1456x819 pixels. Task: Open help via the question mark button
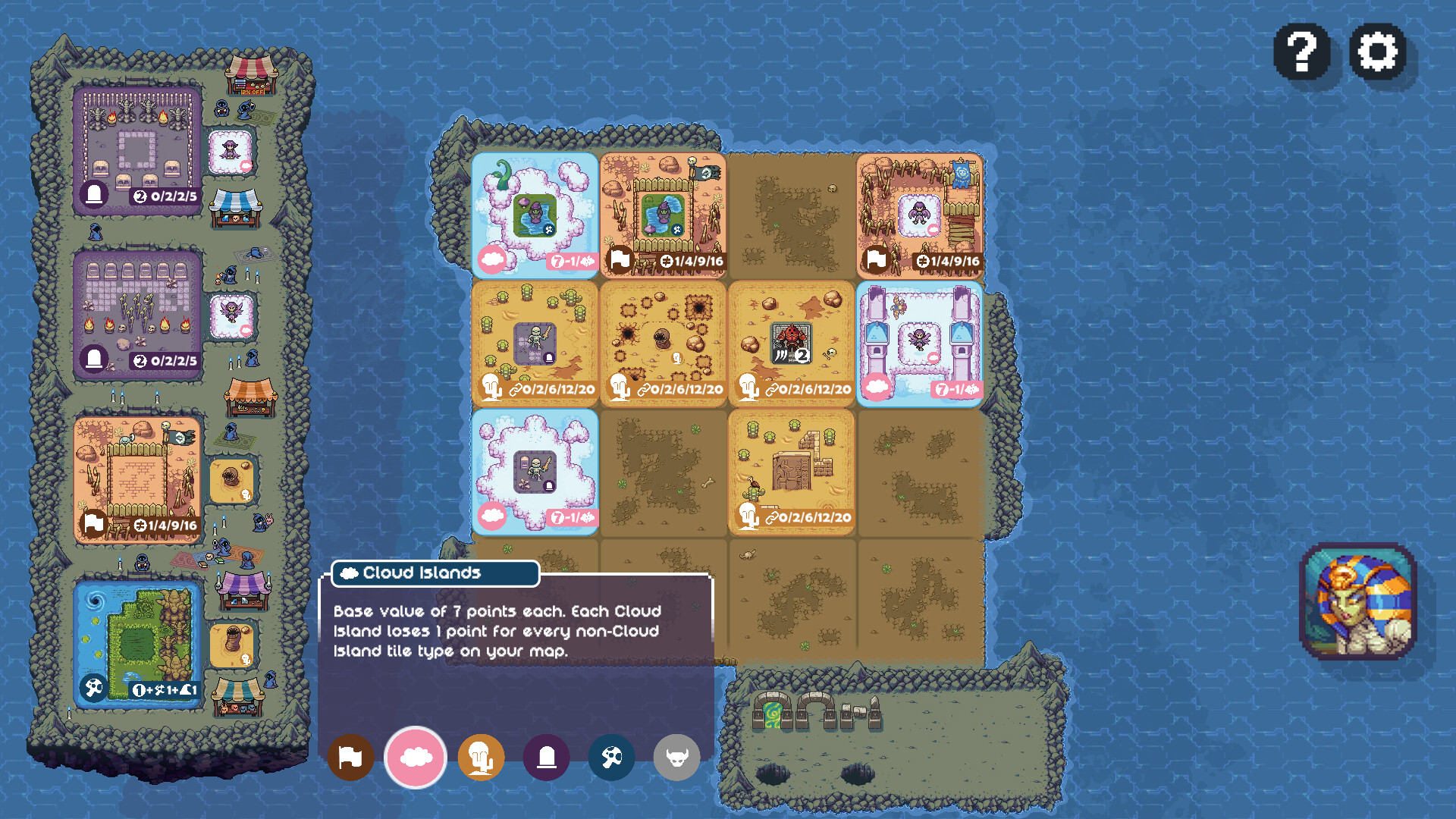pyautogui.click(x=1302, y=54)
